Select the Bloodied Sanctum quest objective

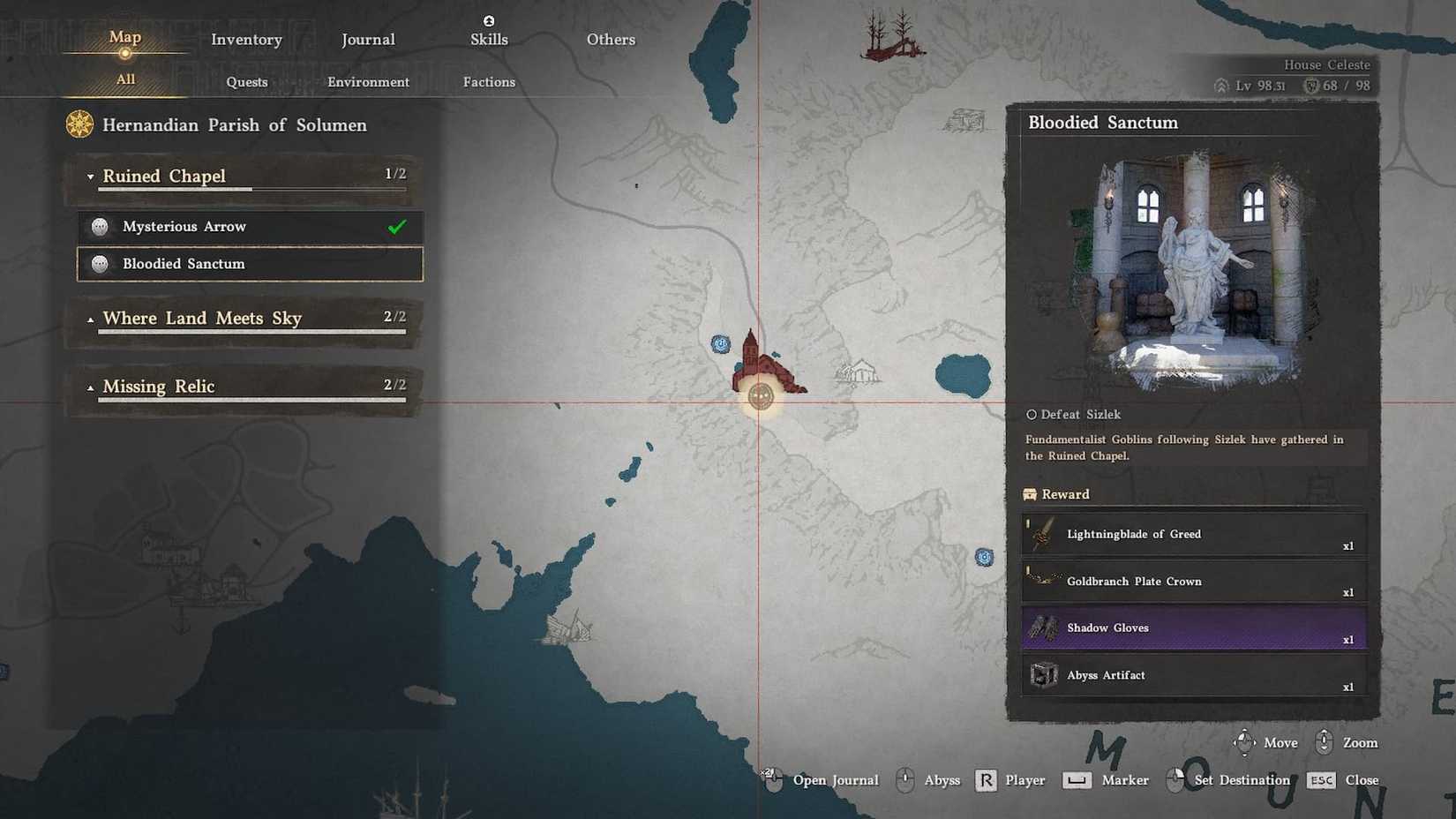[x=184, y=263]
